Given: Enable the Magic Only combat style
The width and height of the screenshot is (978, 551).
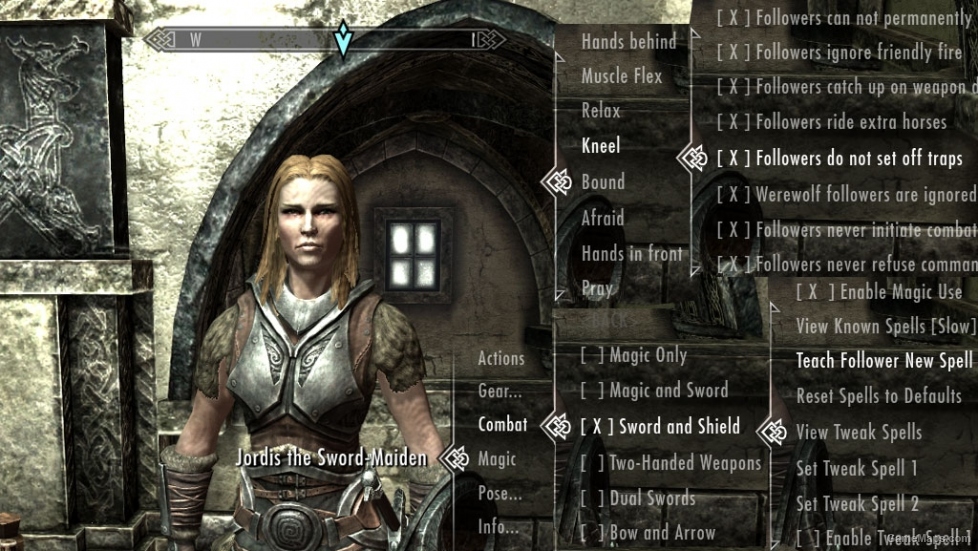Looking at the screenshot, I should [634, 355].
